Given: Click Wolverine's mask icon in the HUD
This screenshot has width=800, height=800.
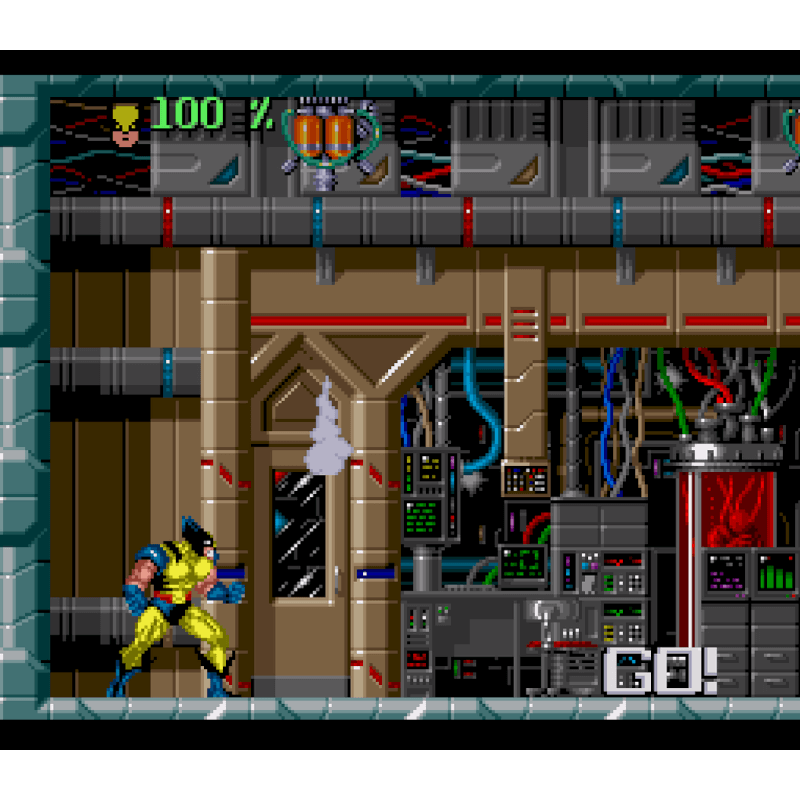Looking at the screenshot, I should click(x=126, y=124).
